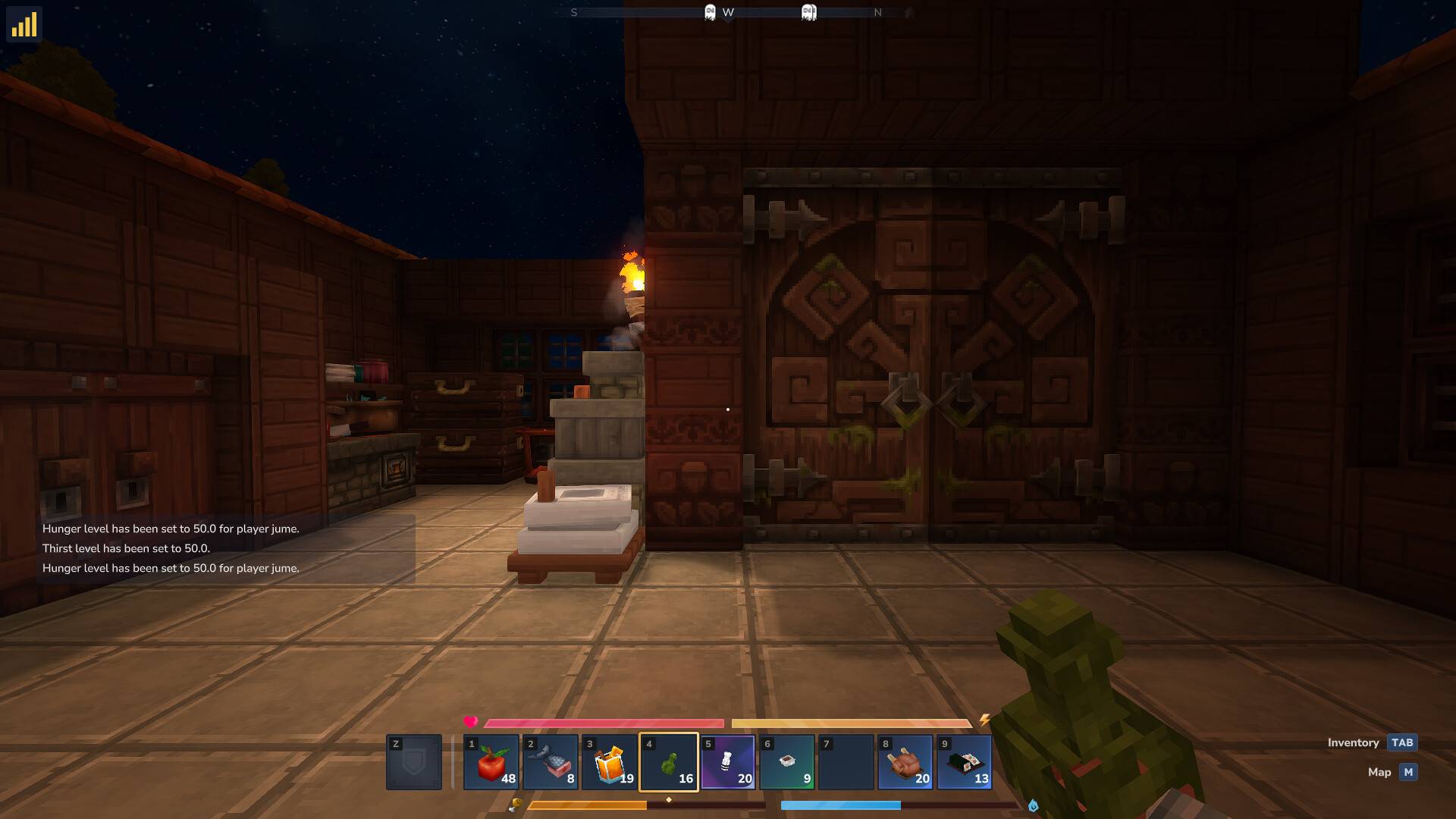Select the raw fish slot

coord(551,763)
